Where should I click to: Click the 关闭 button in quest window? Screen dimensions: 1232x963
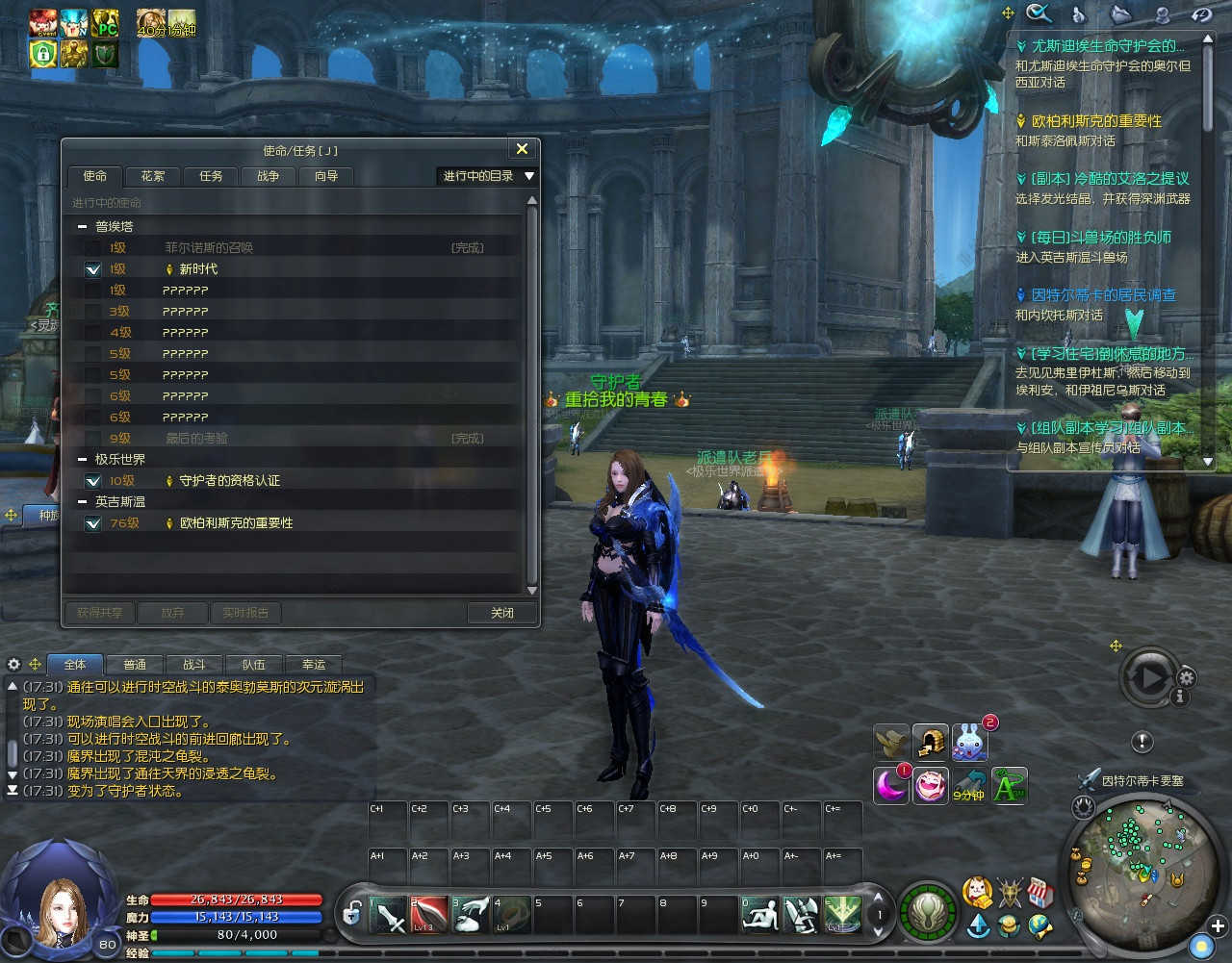pyautogui.click(x=501, y=613)
